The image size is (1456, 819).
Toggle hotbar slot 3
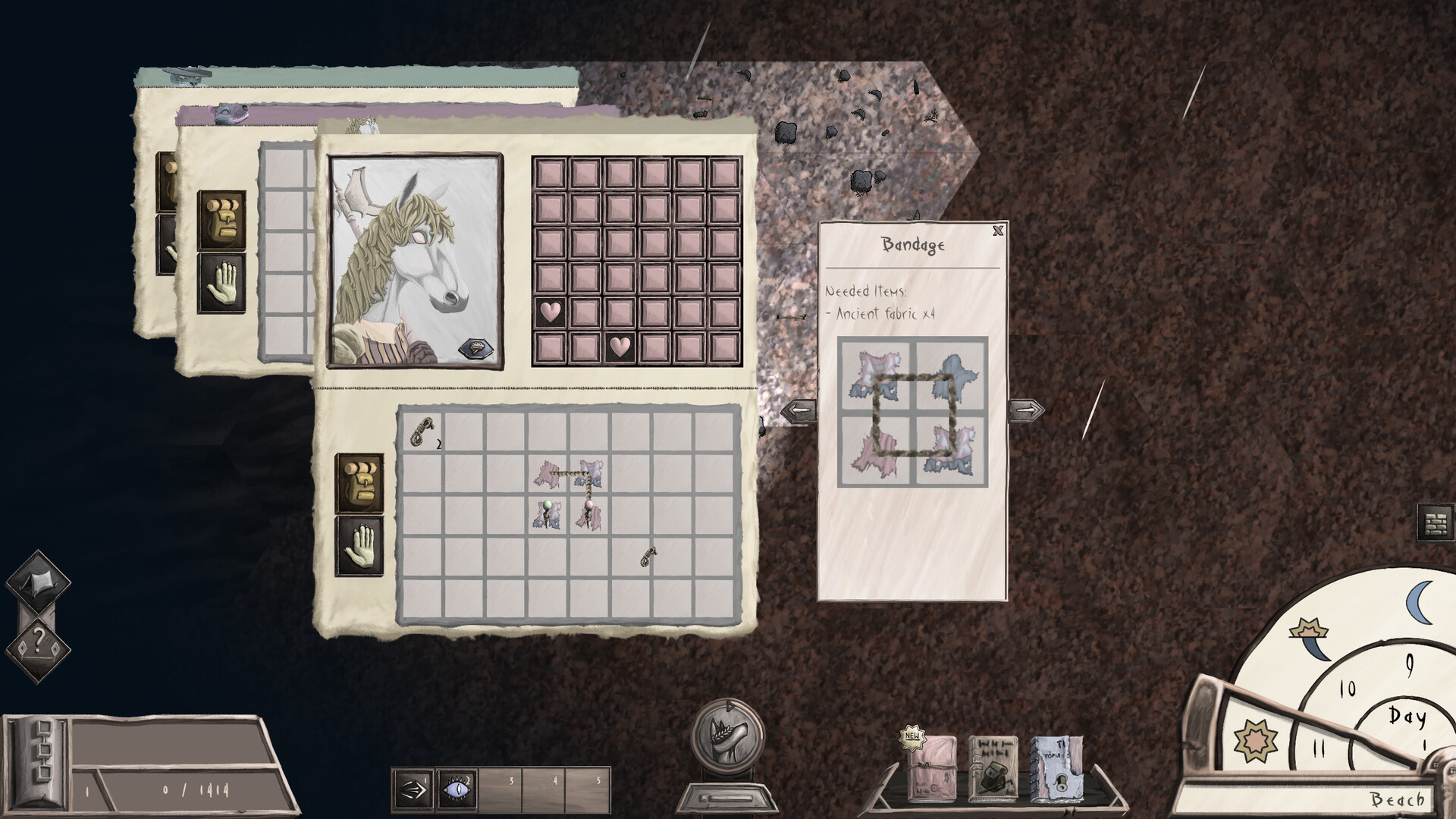tap(500, 790)
